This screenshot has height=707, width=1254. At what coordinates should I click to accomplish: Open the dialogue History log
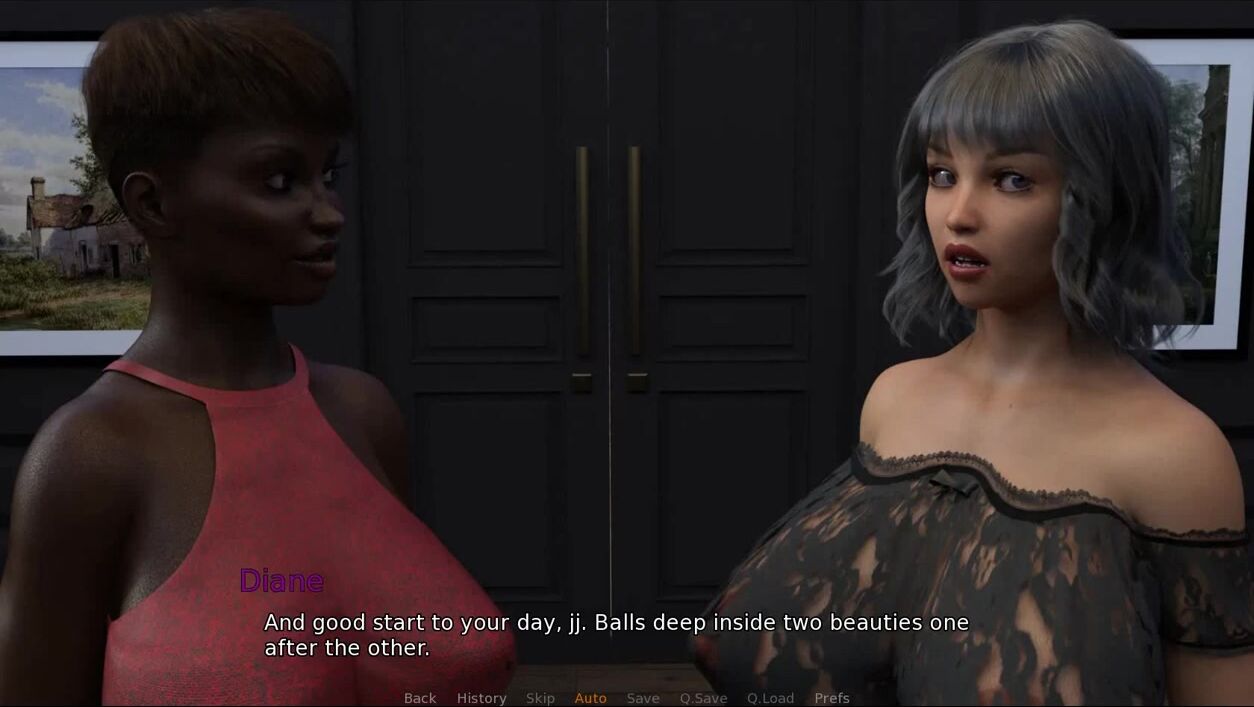click(481, 698)
